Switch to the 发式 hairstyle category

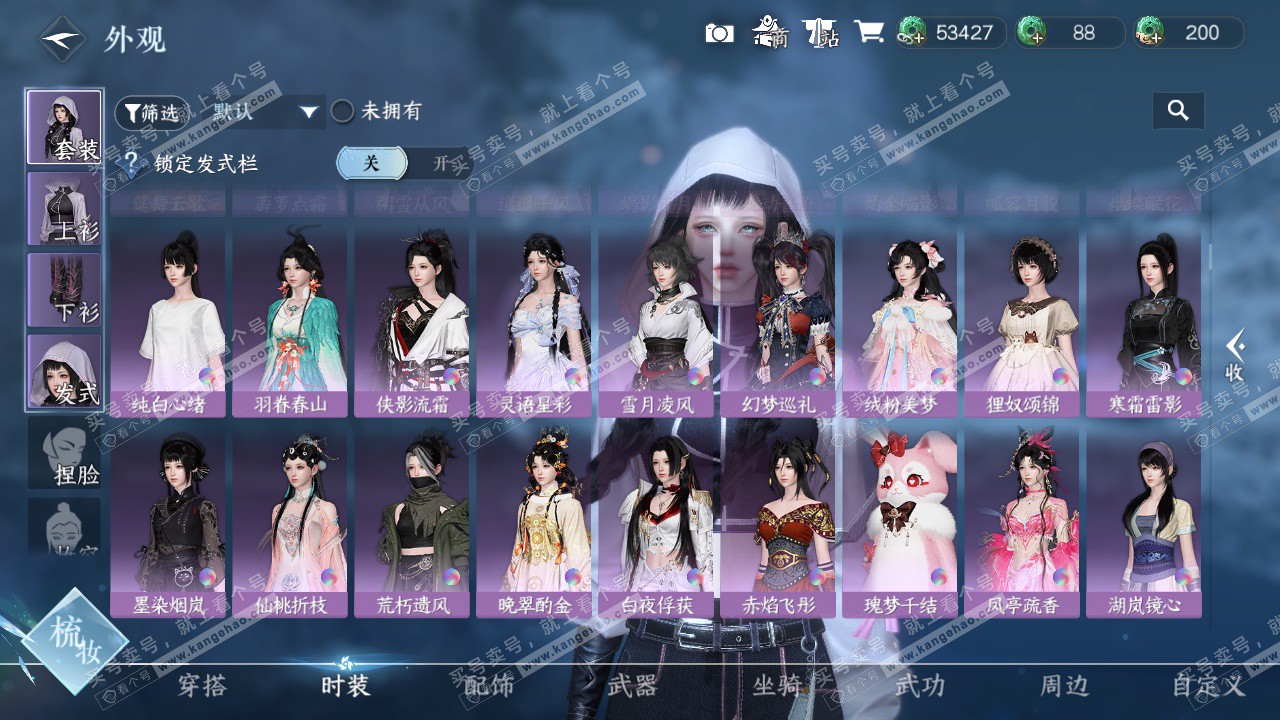pyautogui.click(x=64, y=371)
